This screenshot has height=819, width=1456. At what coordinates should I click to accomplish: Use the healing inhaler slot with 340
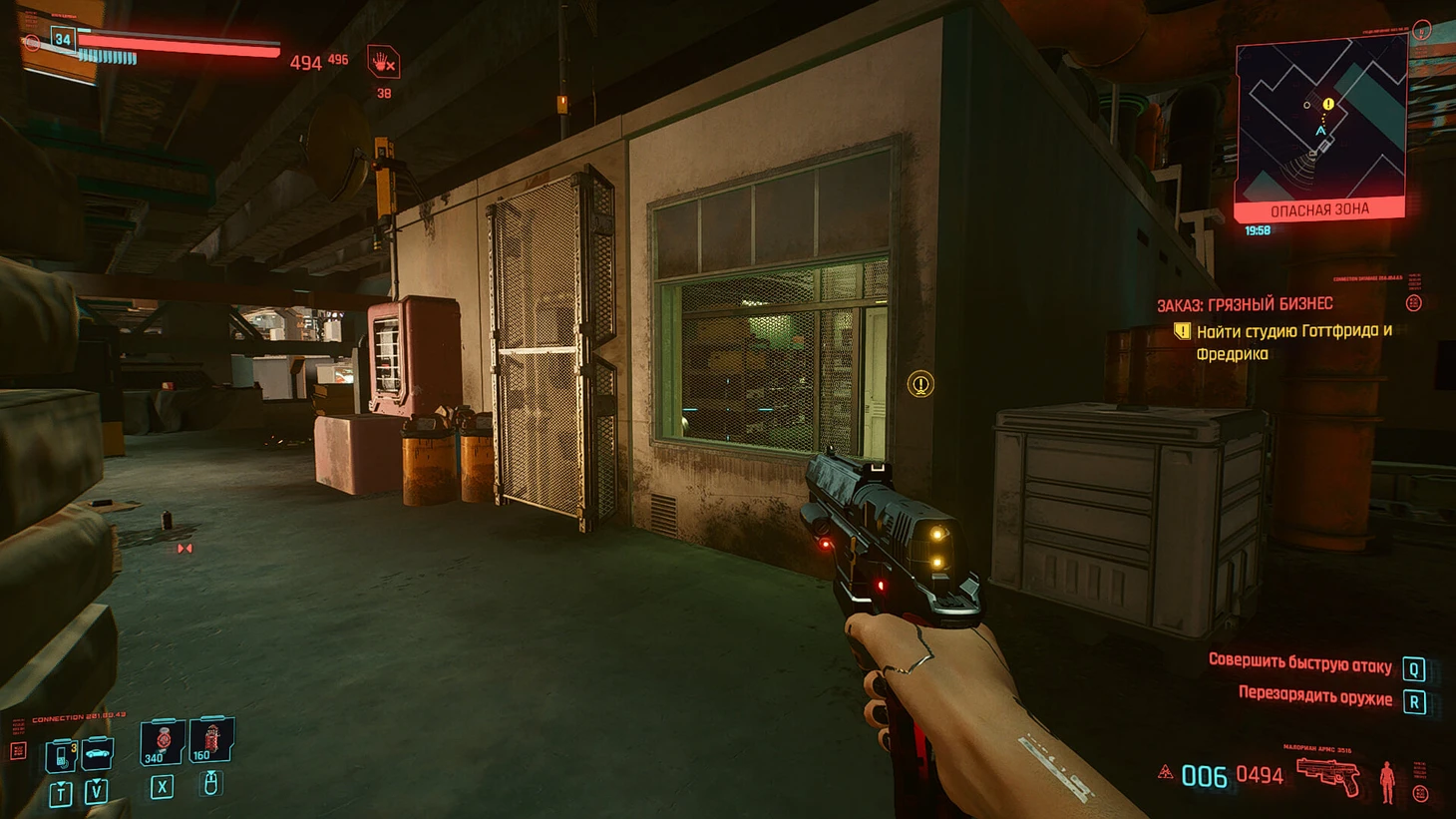point(162,742)
